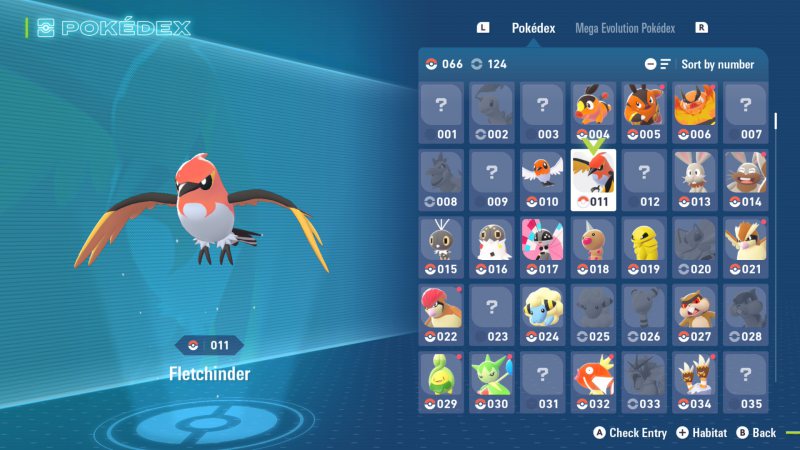800x450 pixels.
Task: Select Pokédex entry 004 Tepig
Action: [593, 111]
